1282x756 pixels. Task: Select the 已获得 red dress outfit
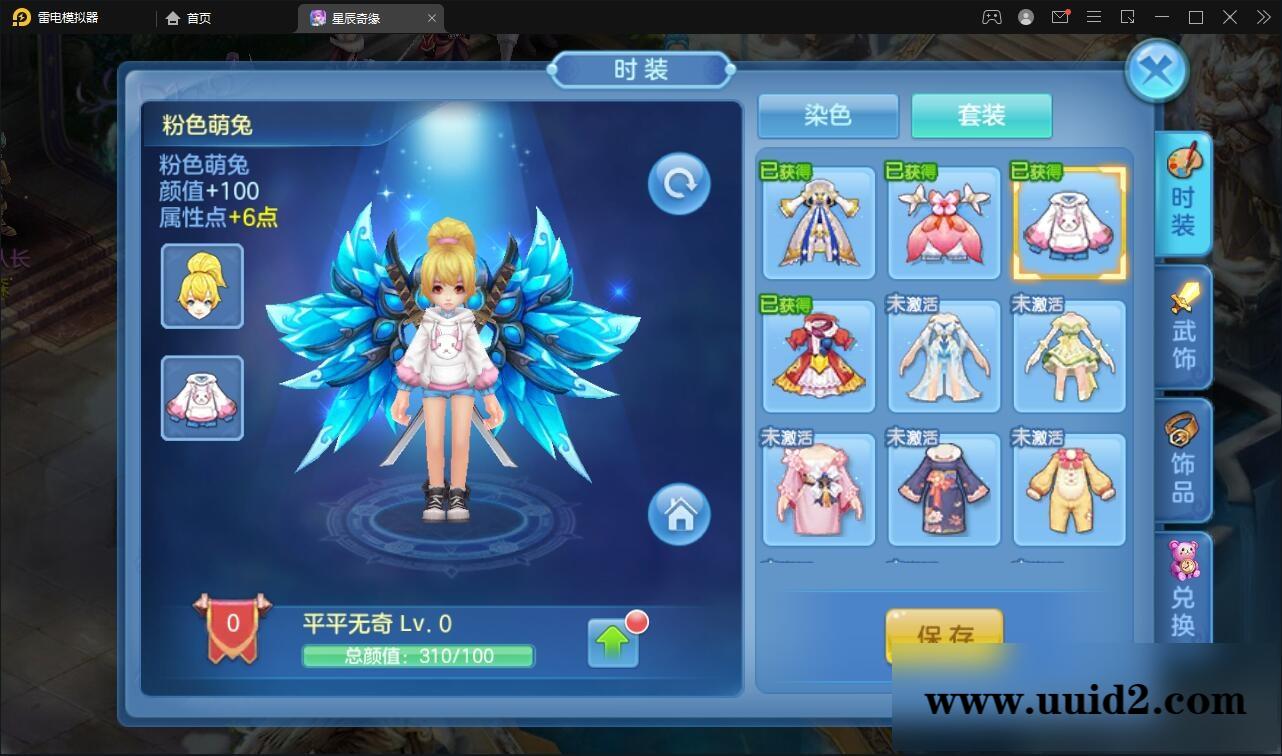tap(818, 355)
